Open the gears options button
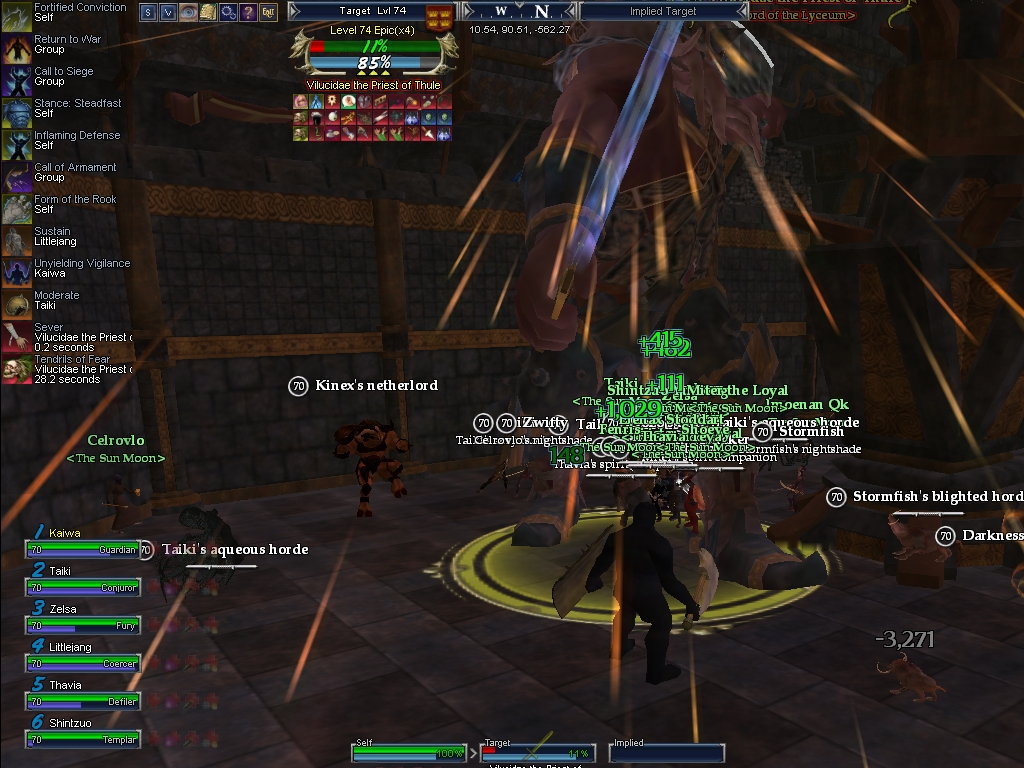The image size is (1024, 768). coord(228,12)
